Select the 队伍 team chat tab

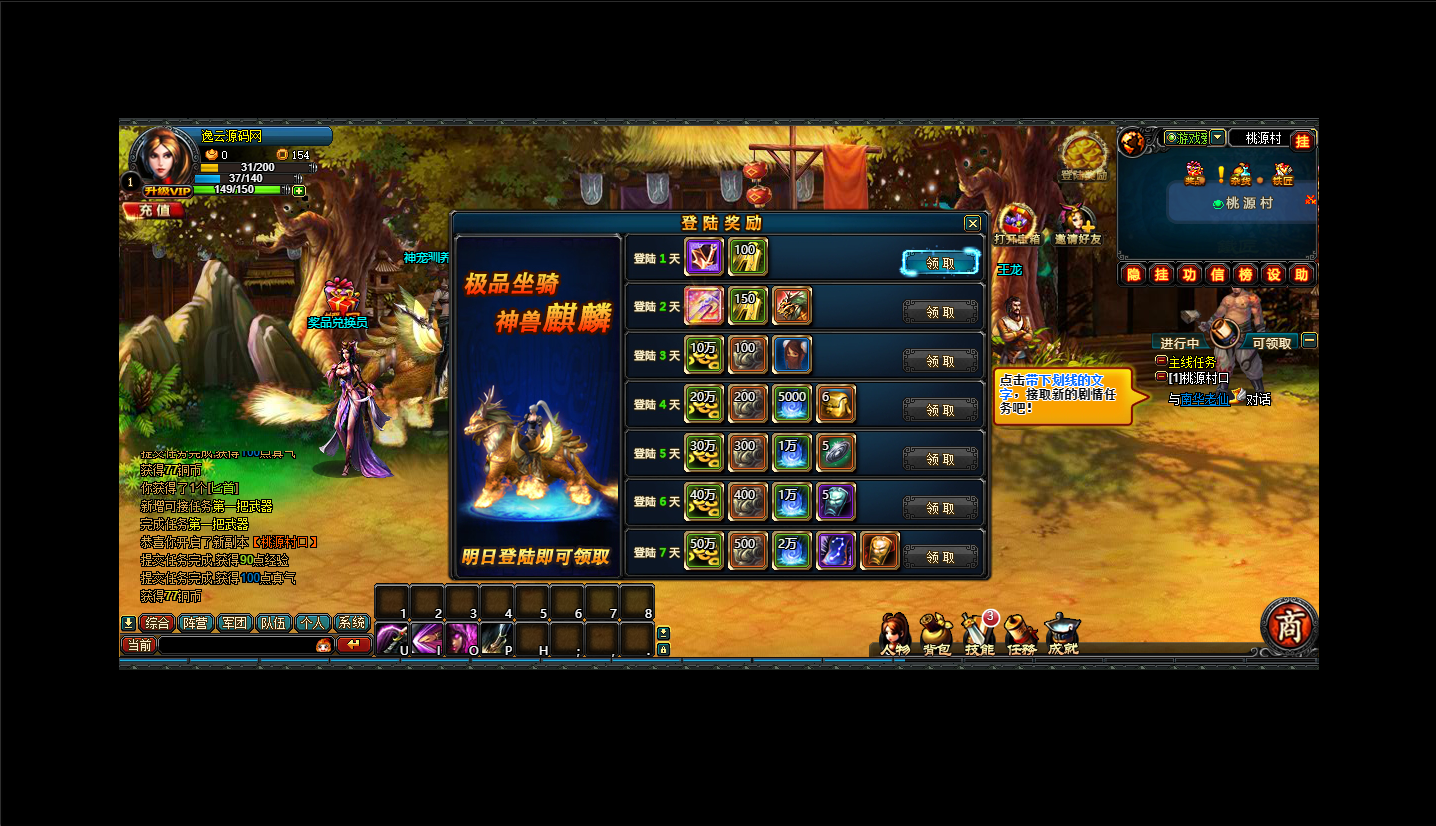point(273,623)
